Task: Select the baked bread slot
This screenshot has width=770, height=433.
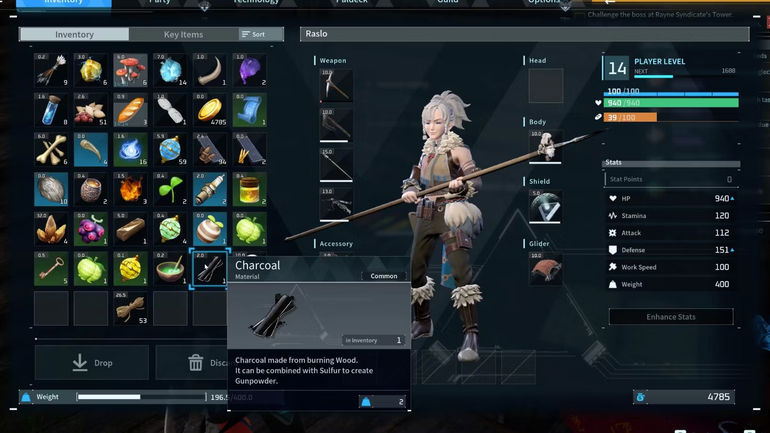Action: point(131,109)
